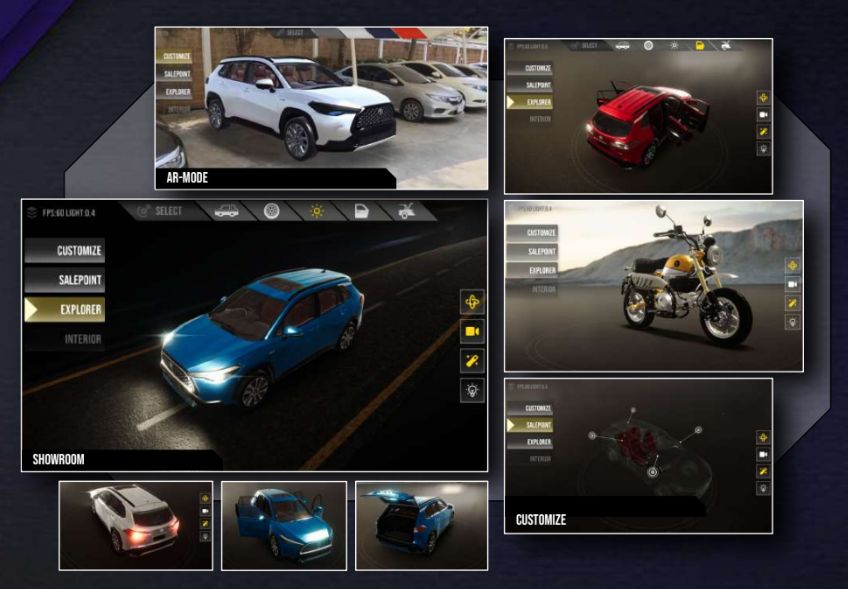Select the yellow motorcycle preview screenshot
This screenshot has width=848, height=589.
(x=653, y=286)
